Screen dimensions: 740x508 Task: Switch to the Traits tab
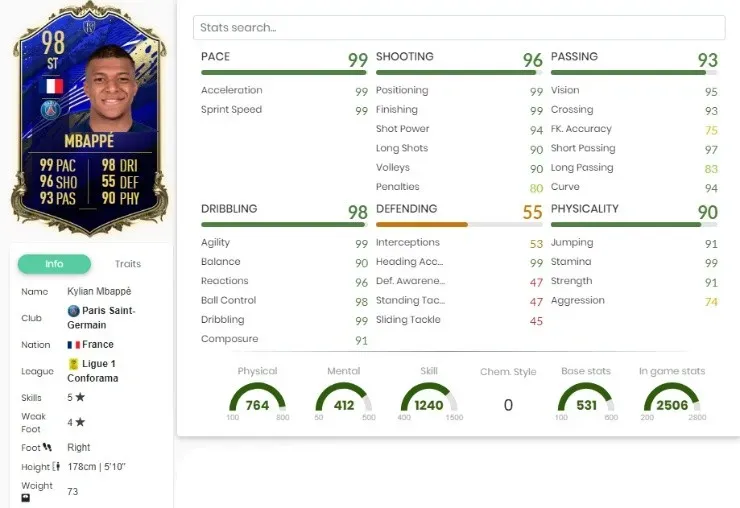[x=128, y=264]
